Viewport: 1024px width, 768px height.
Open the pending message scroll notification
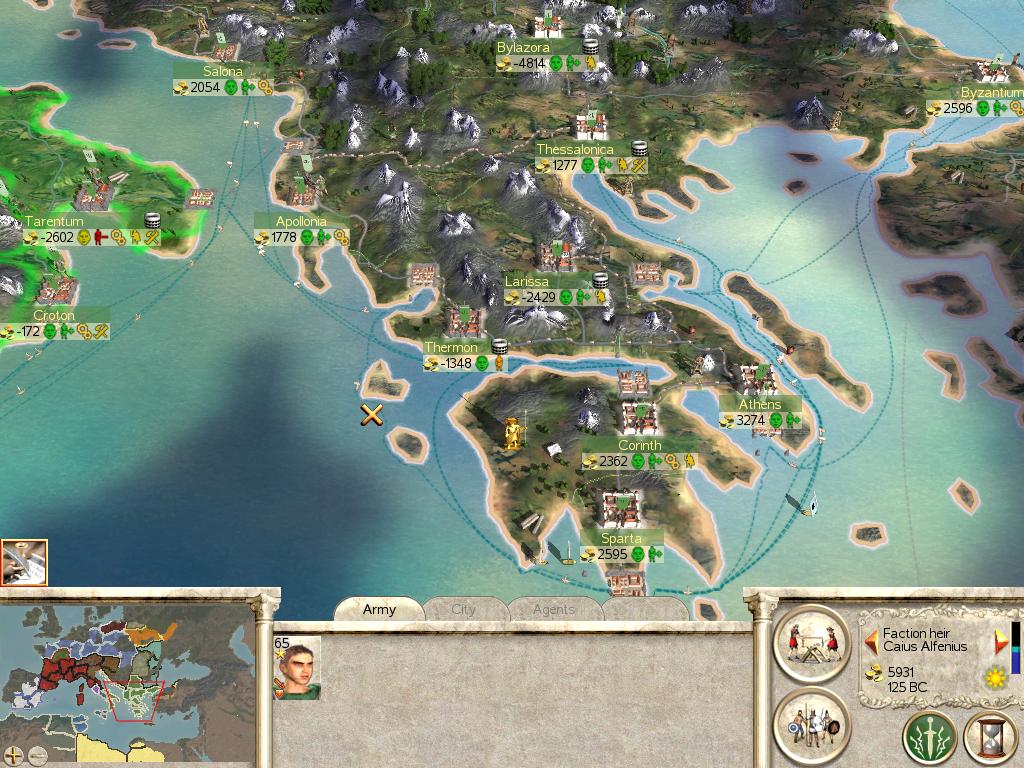pos(24,562)
